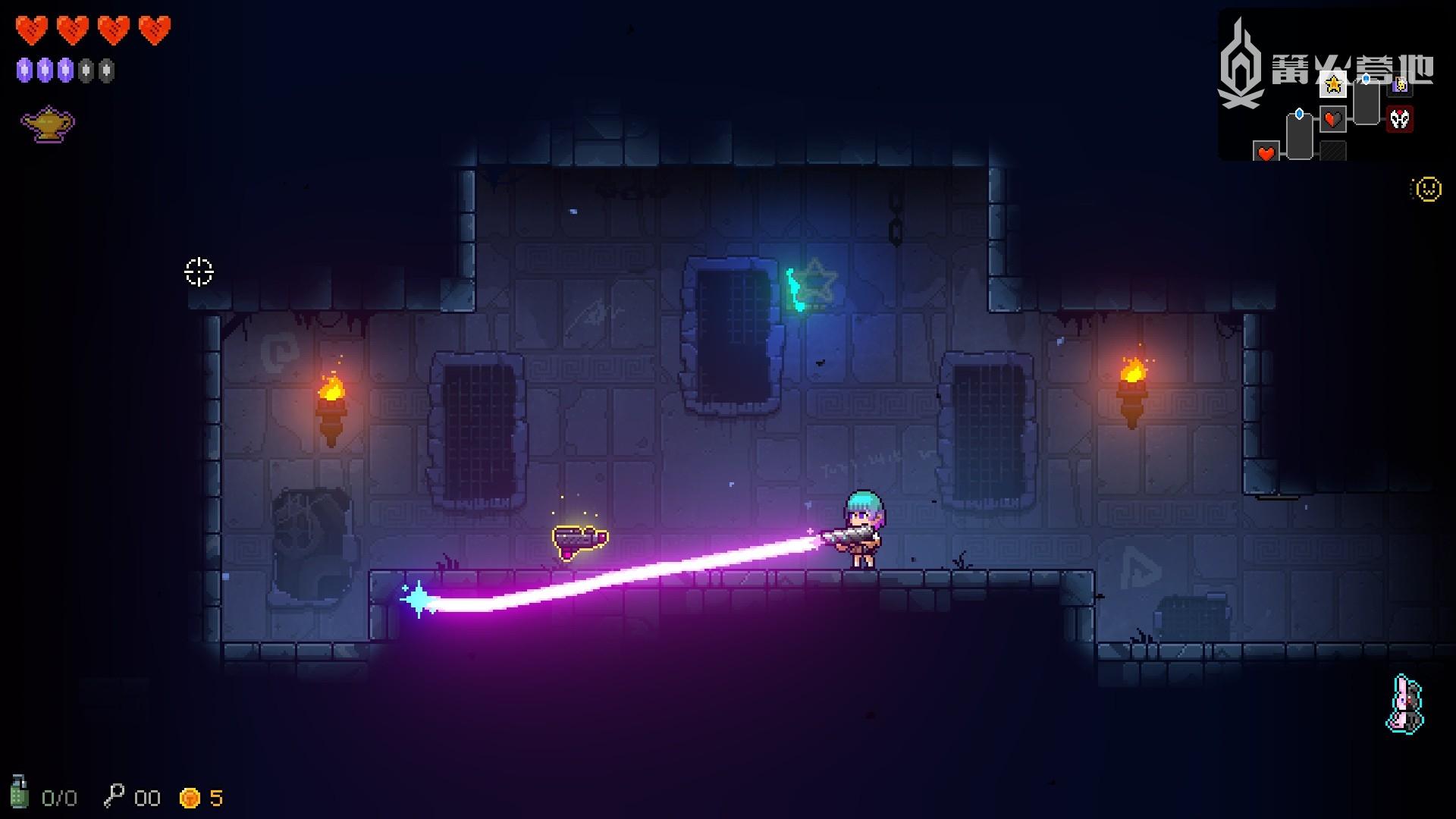Select the purple shop room on the minimap

1400,85
